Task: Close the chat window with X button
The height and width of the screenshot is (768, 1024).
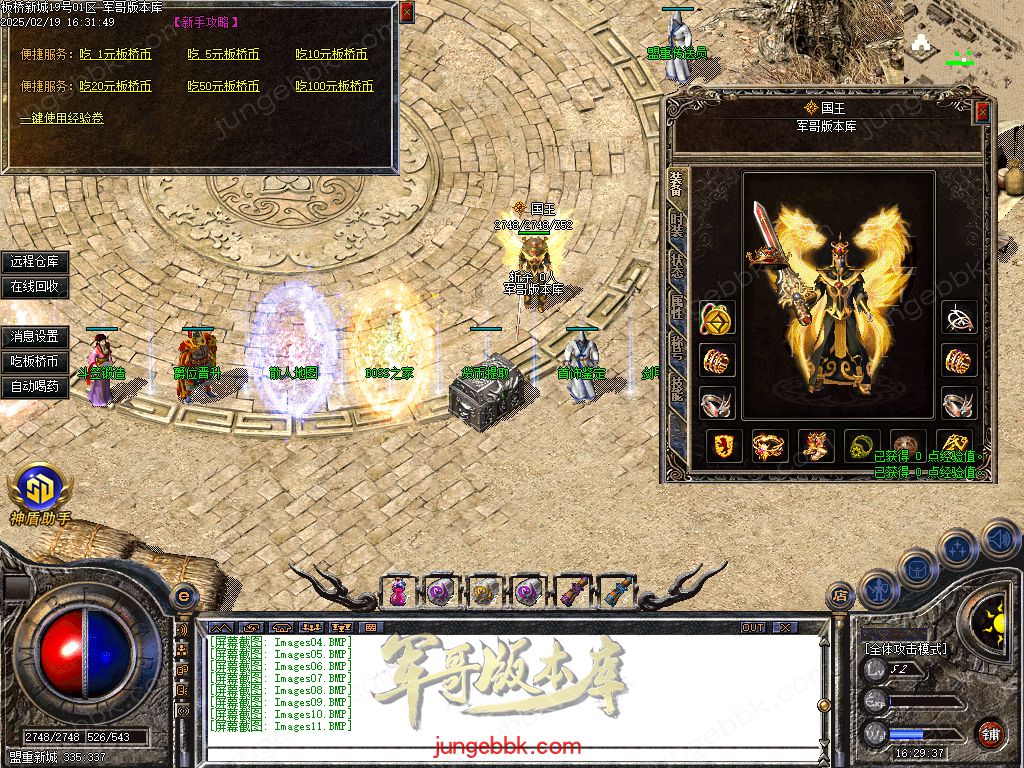Action: pos(786,627)
